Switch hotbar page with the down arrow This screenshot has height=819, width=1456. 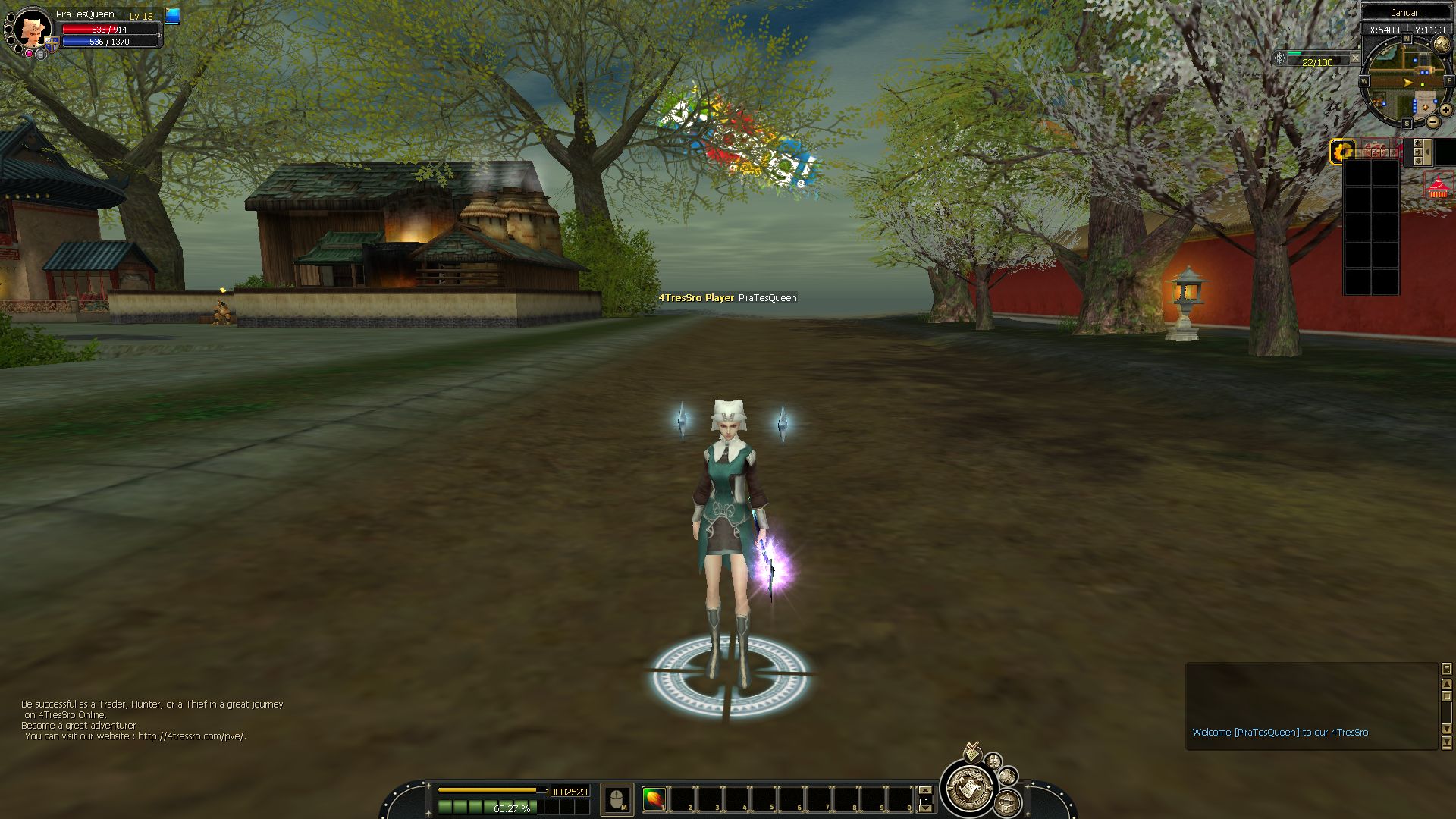pos(924,808)
